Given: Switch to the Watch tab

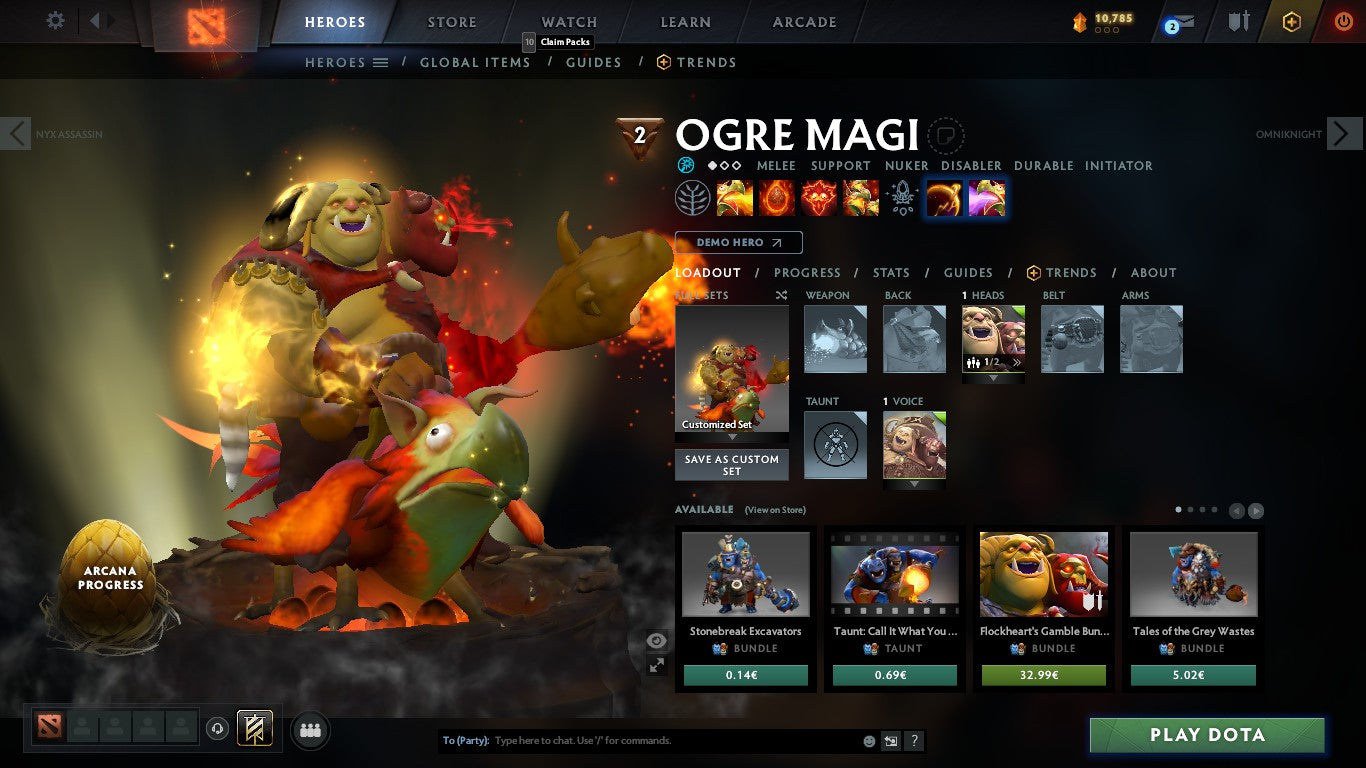Looking at the screenshot, I should click(x=568, y=21).
